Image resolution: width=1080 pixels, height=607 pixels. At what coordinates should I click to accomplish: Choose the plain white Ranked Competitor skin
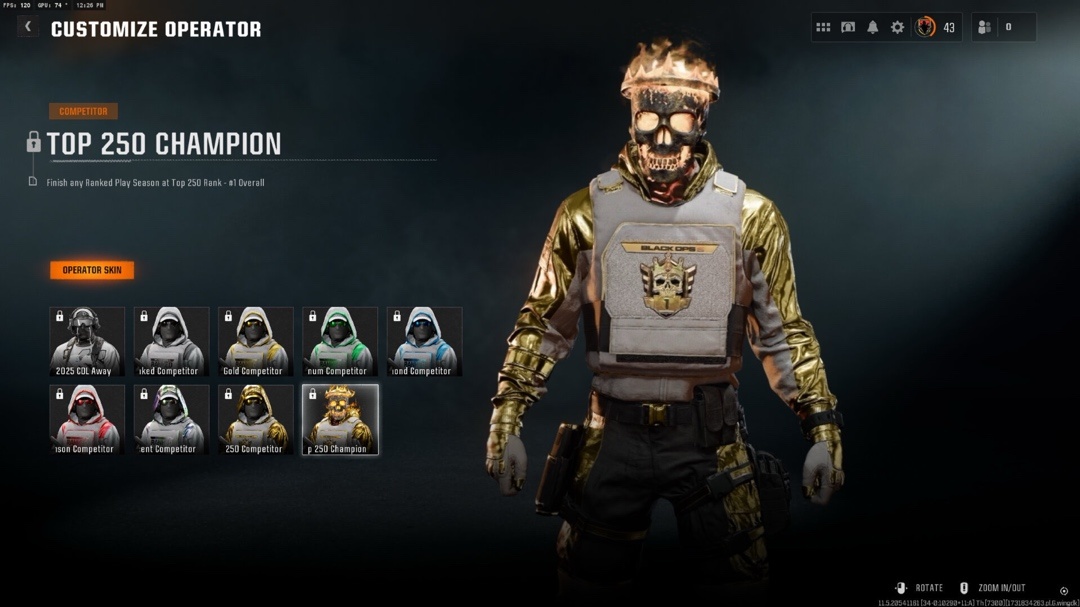tap(171, 342)
